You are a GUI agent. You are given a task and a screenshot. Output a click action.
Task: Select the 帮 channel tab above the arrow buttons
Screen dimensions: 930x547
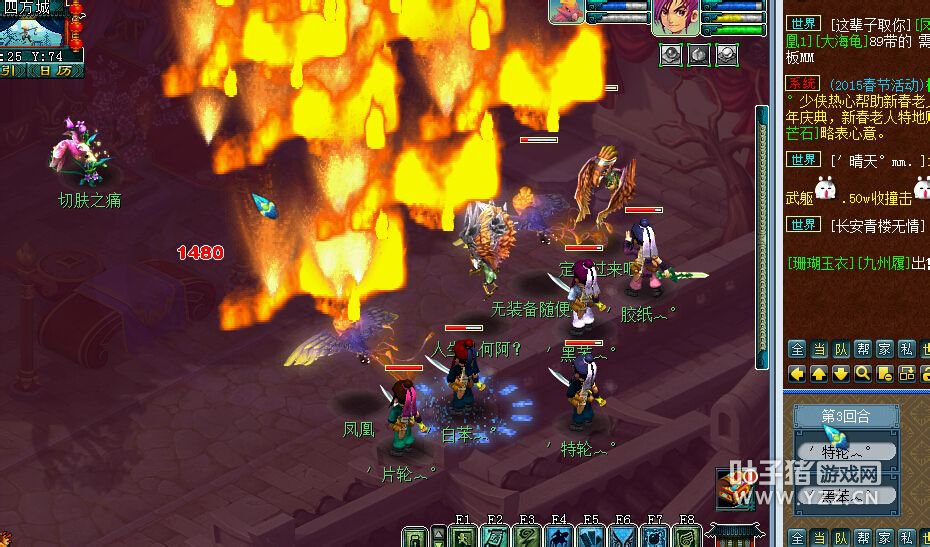863,349
